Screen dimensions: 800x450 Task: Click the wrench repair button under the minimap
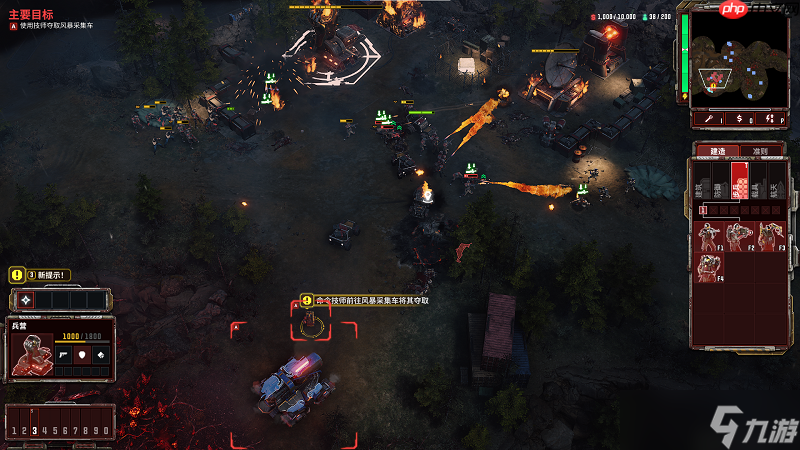709,119
